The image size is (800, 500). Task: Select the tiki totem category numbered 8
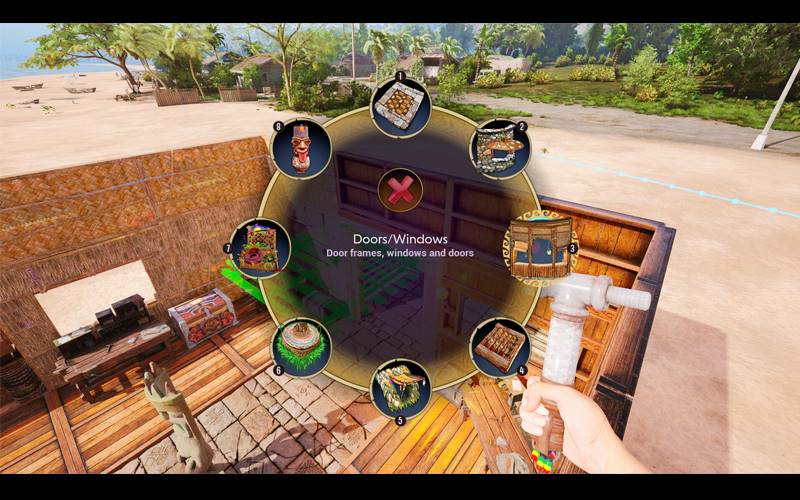(301, 149)
